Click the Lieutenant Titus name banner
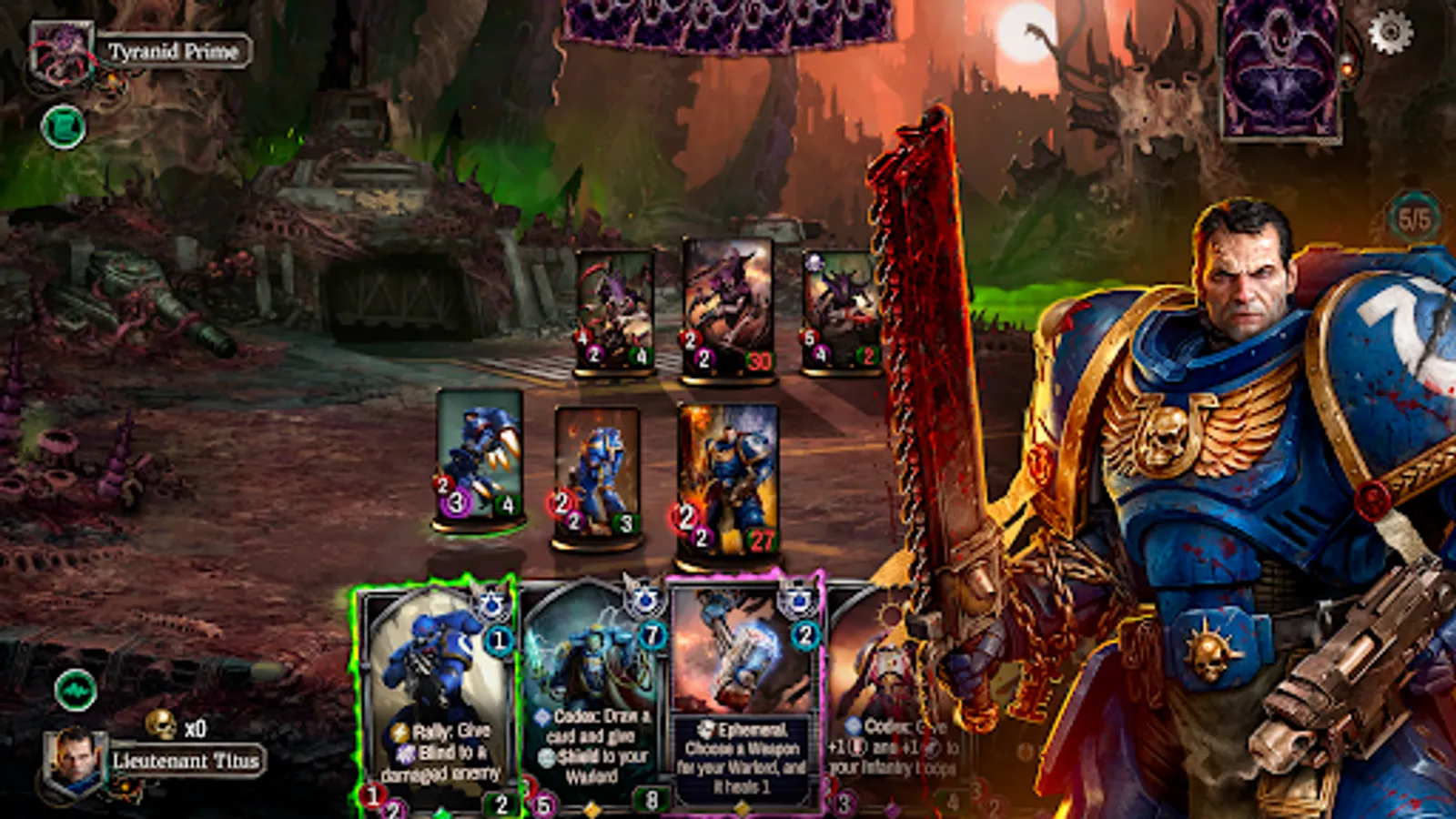This screenshot has width=1456, height=819. (x=185, y=759)
